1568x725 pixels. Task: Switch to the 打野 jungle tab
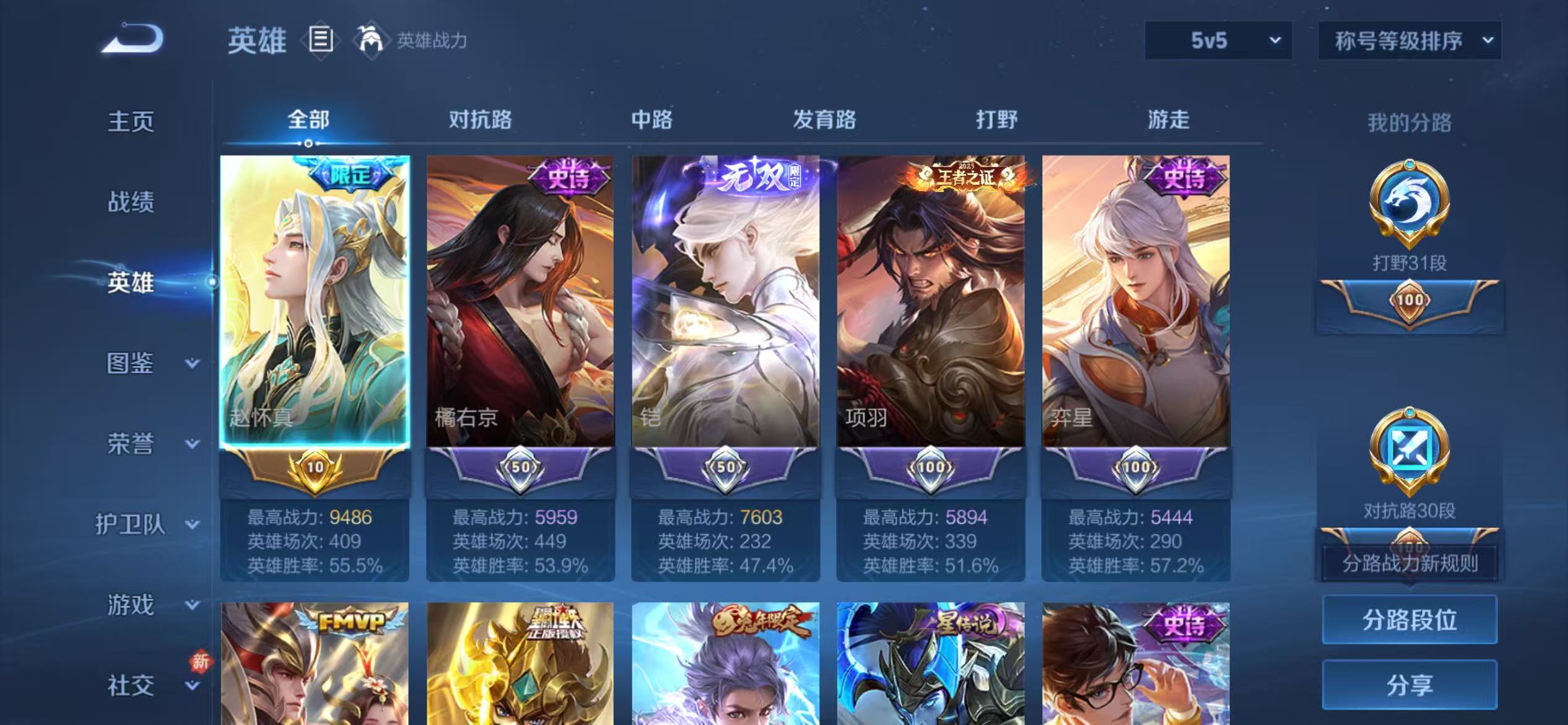pyautogui.click(x=999, y=120)
